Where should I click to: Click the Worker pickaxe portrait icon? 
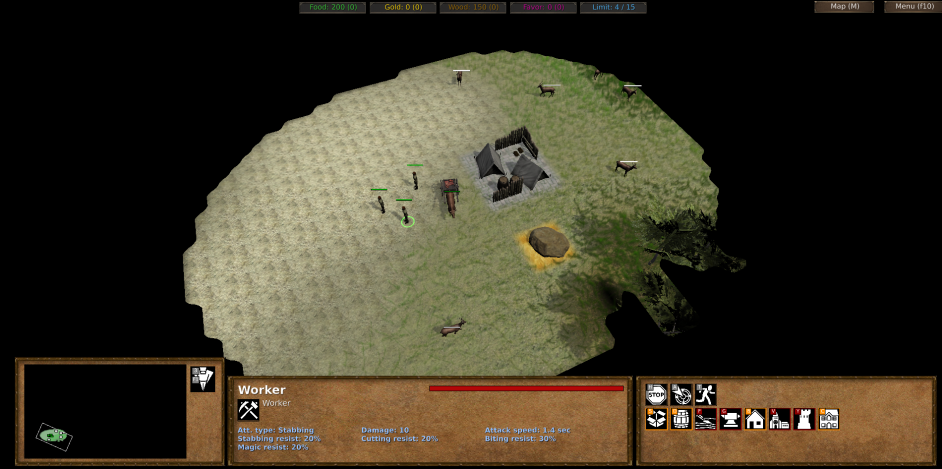tap(249, 409)
